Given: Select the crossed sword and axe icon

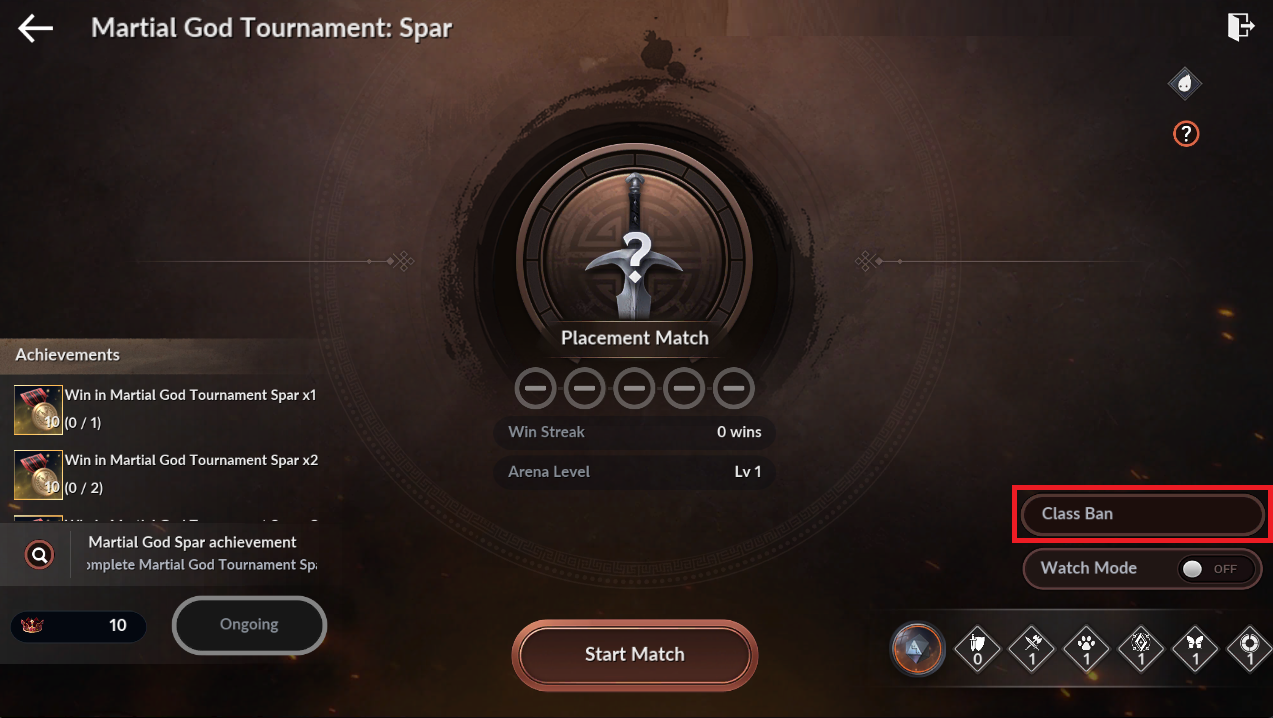Looking at the screenshot, I should click(1033, 649).
